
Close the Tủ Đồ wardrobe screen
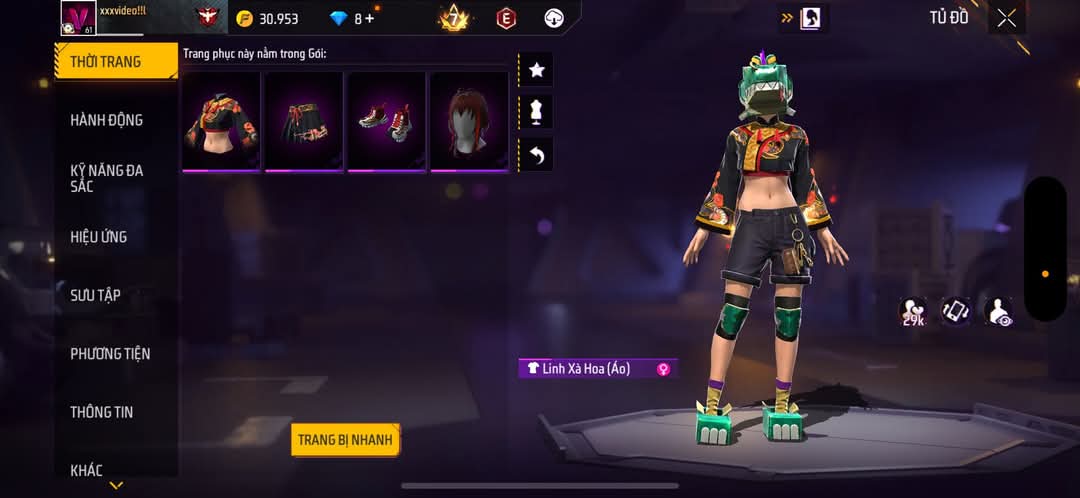(1006, 18)
